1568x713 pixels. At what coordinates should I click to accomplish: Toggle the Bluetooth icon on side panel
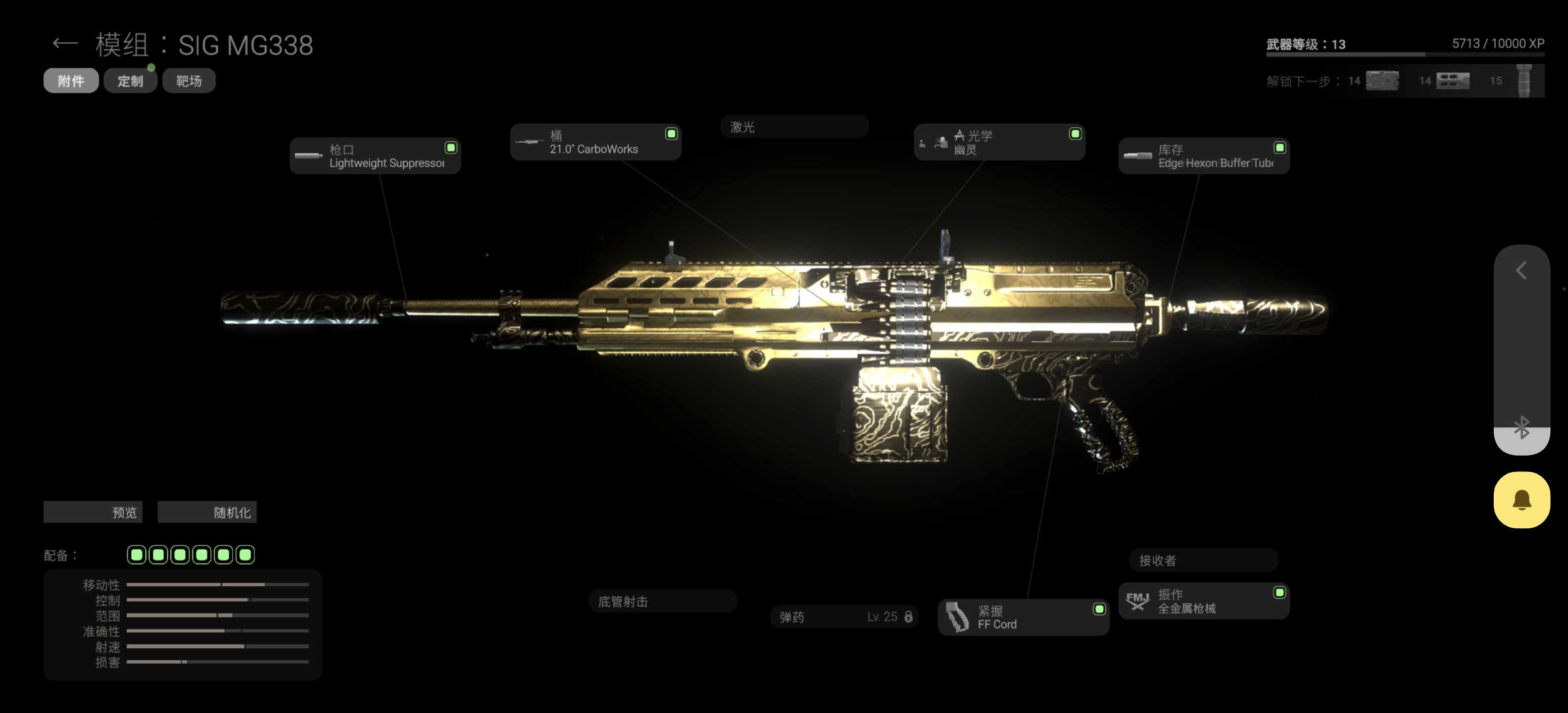coord(1521,427)
